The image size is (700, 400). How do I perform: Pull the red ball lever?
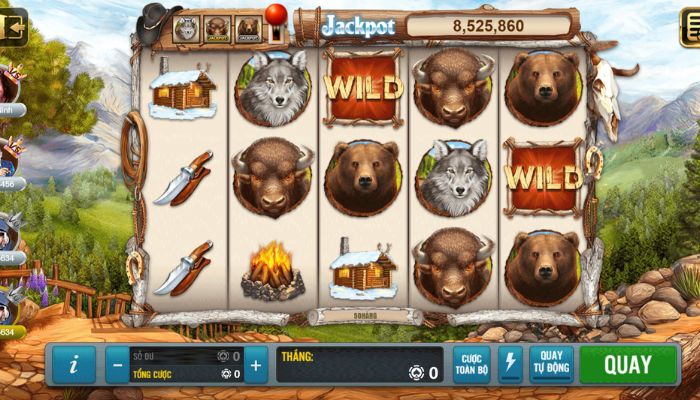(x=275, y=19)
